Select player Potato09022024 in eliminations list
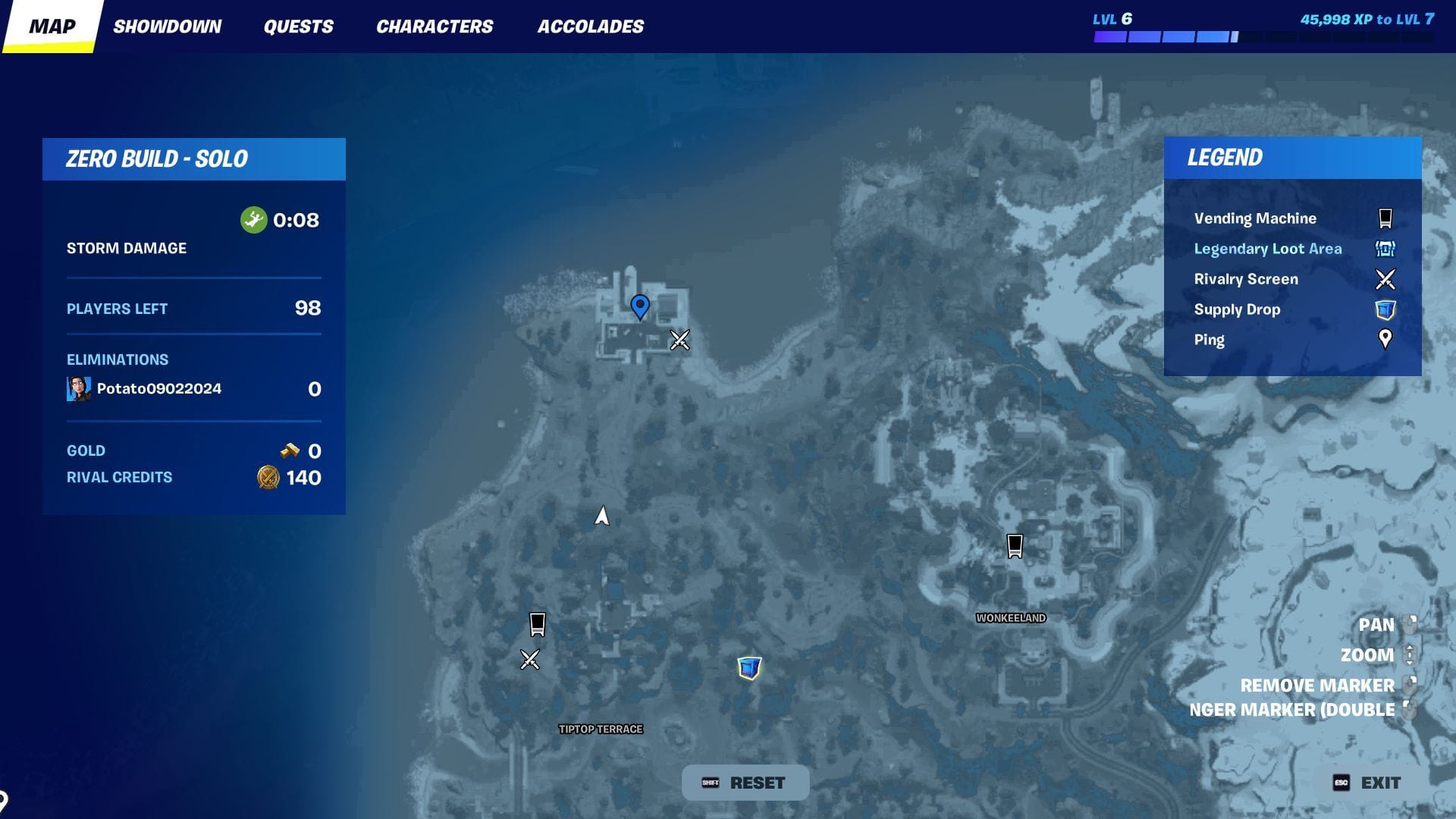Screen dimensions: 1456x819 pos(158,388)
